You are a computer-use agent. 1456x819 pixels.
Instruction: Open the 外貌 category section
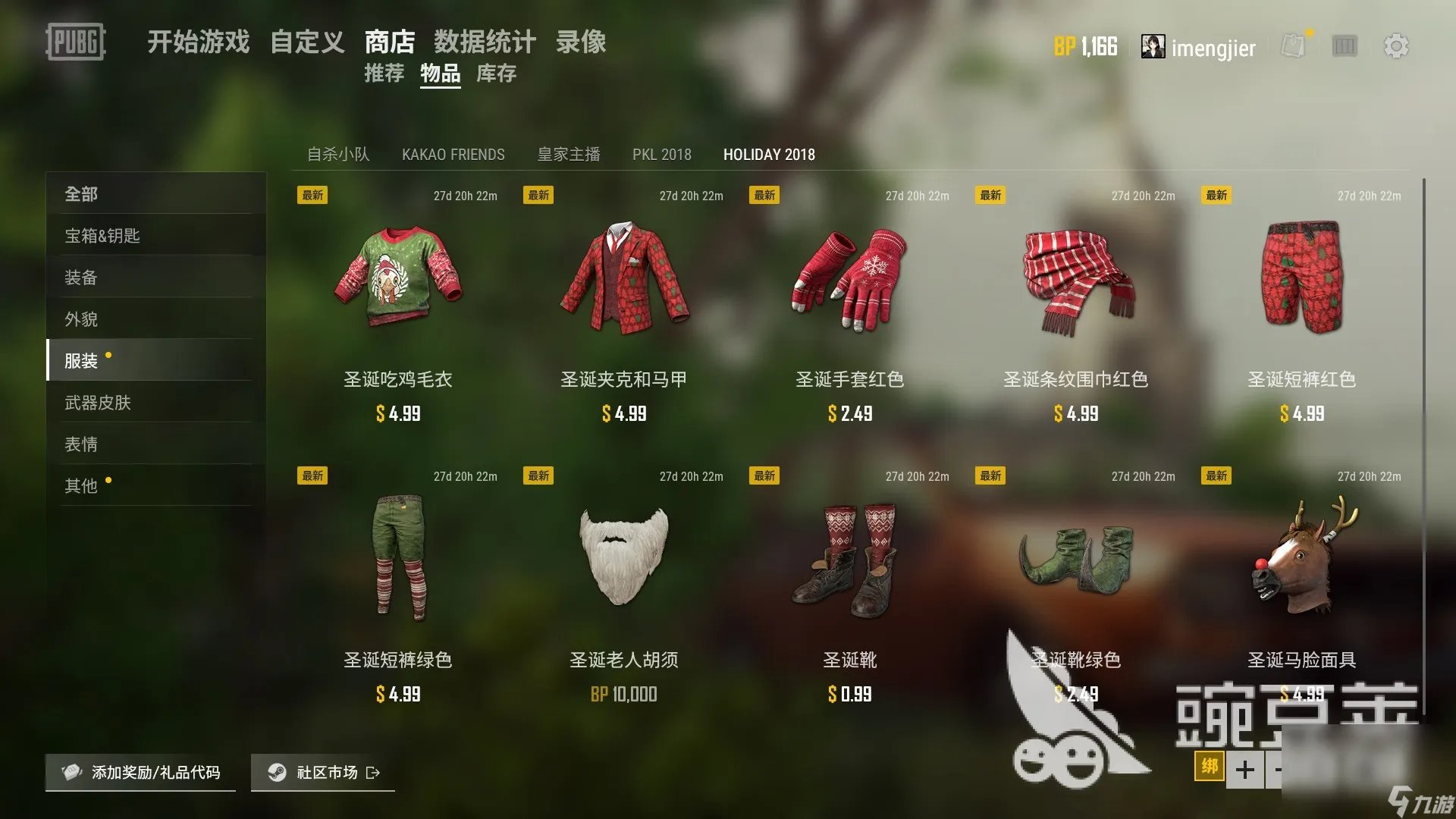coord(80,319)
